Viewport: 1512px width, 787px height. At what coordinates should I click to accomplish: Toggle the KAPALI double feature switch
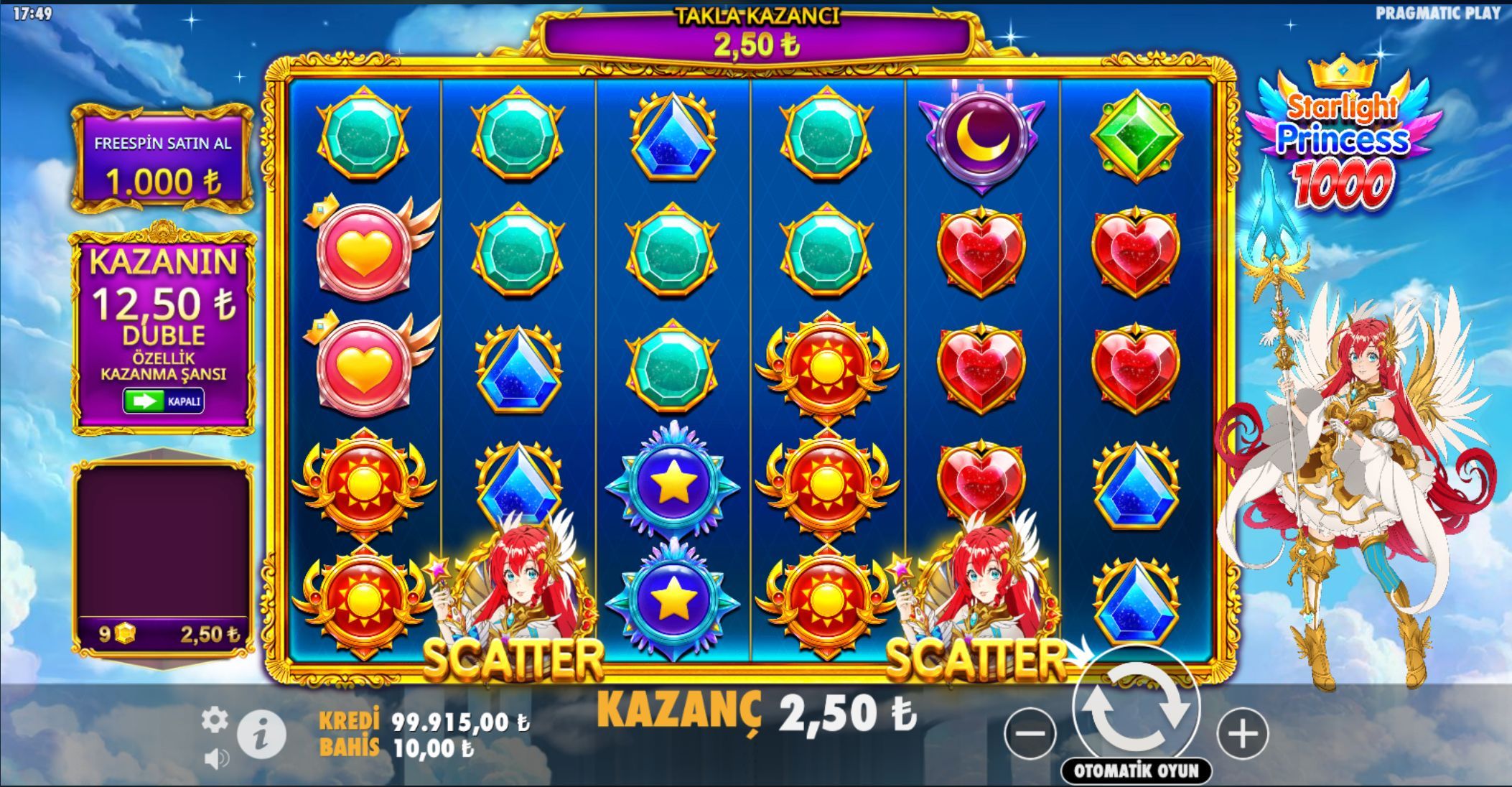[x=162, y=400]
